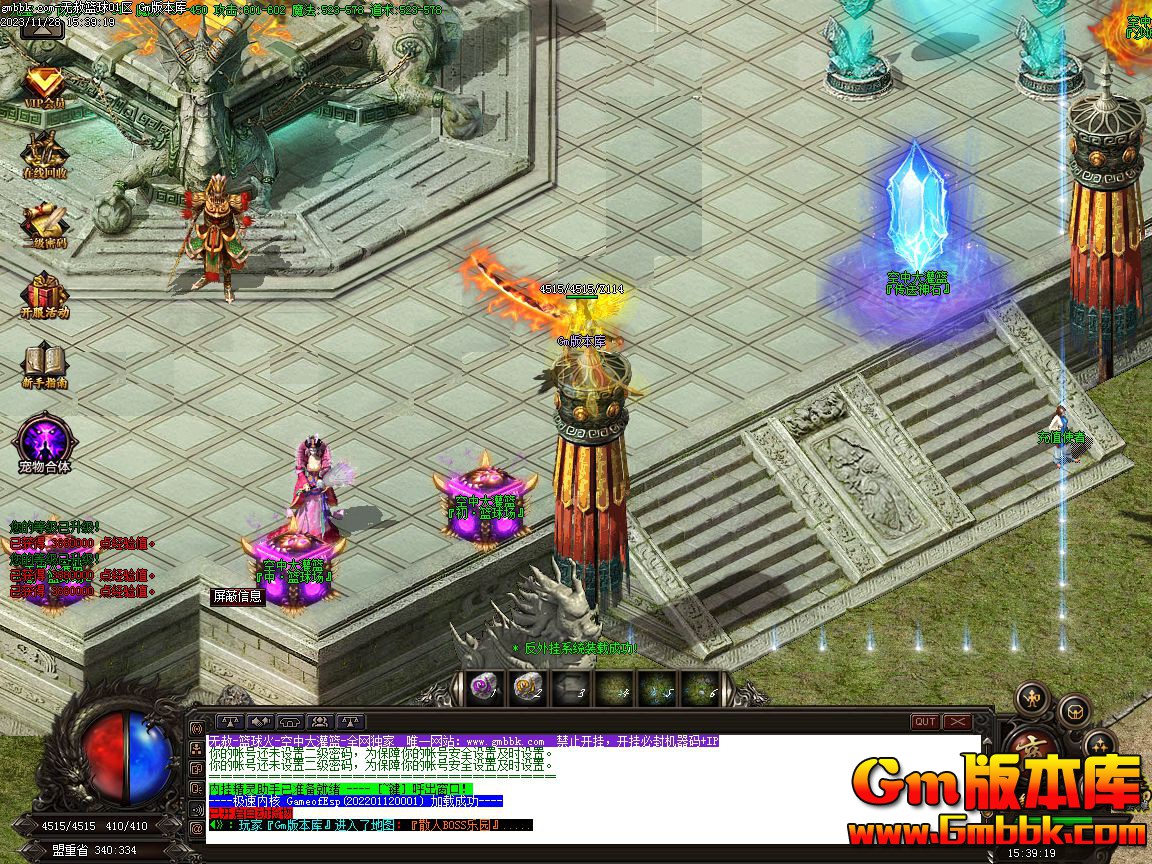Viewport: 1152px width, 864px height.
Task: Open the skills panel with sparkle icon
Action: tap(1100, 743)
